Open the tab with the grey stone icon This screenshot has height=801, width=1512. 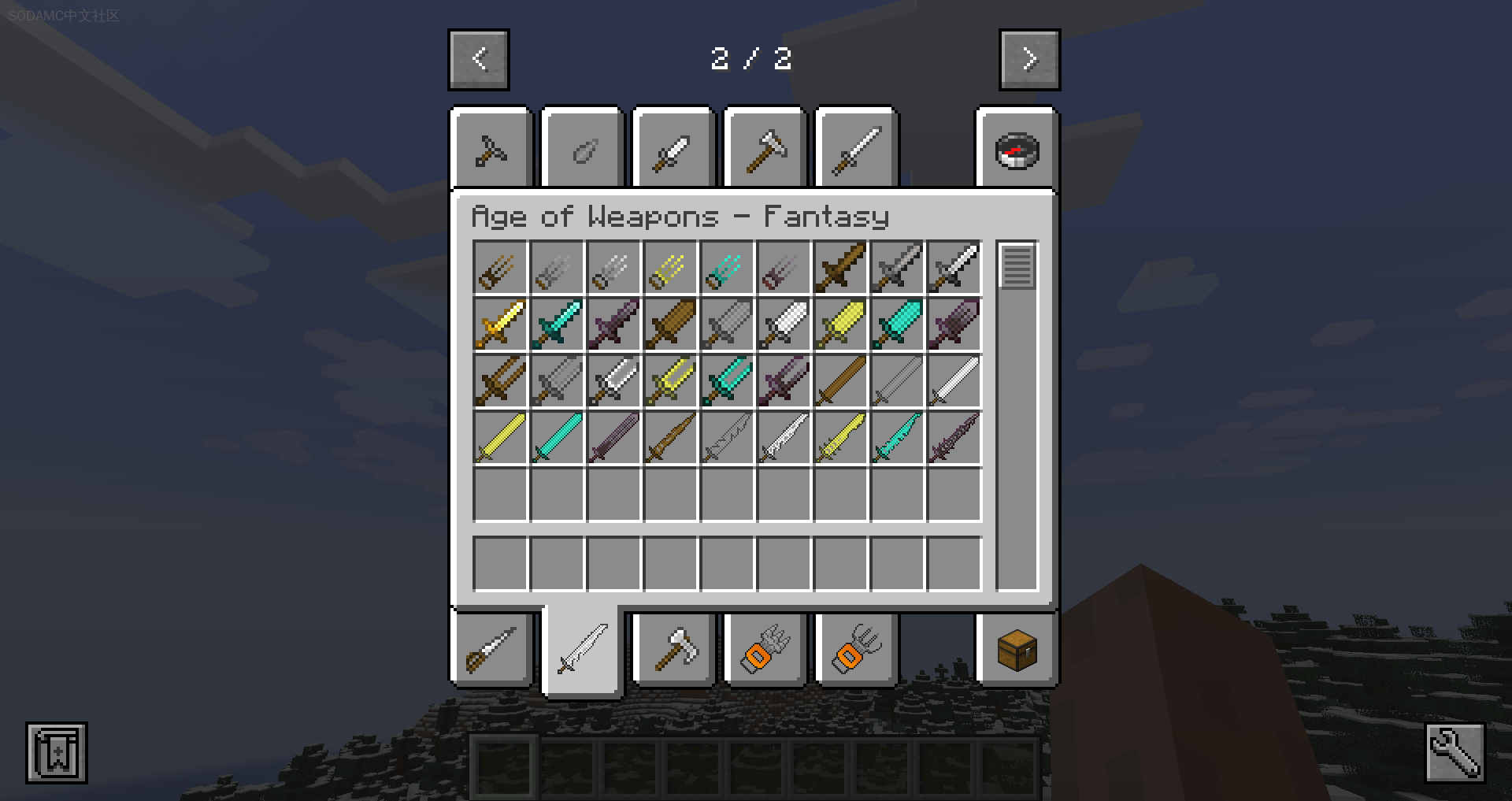pyautogui.click(x=583, y=150)
